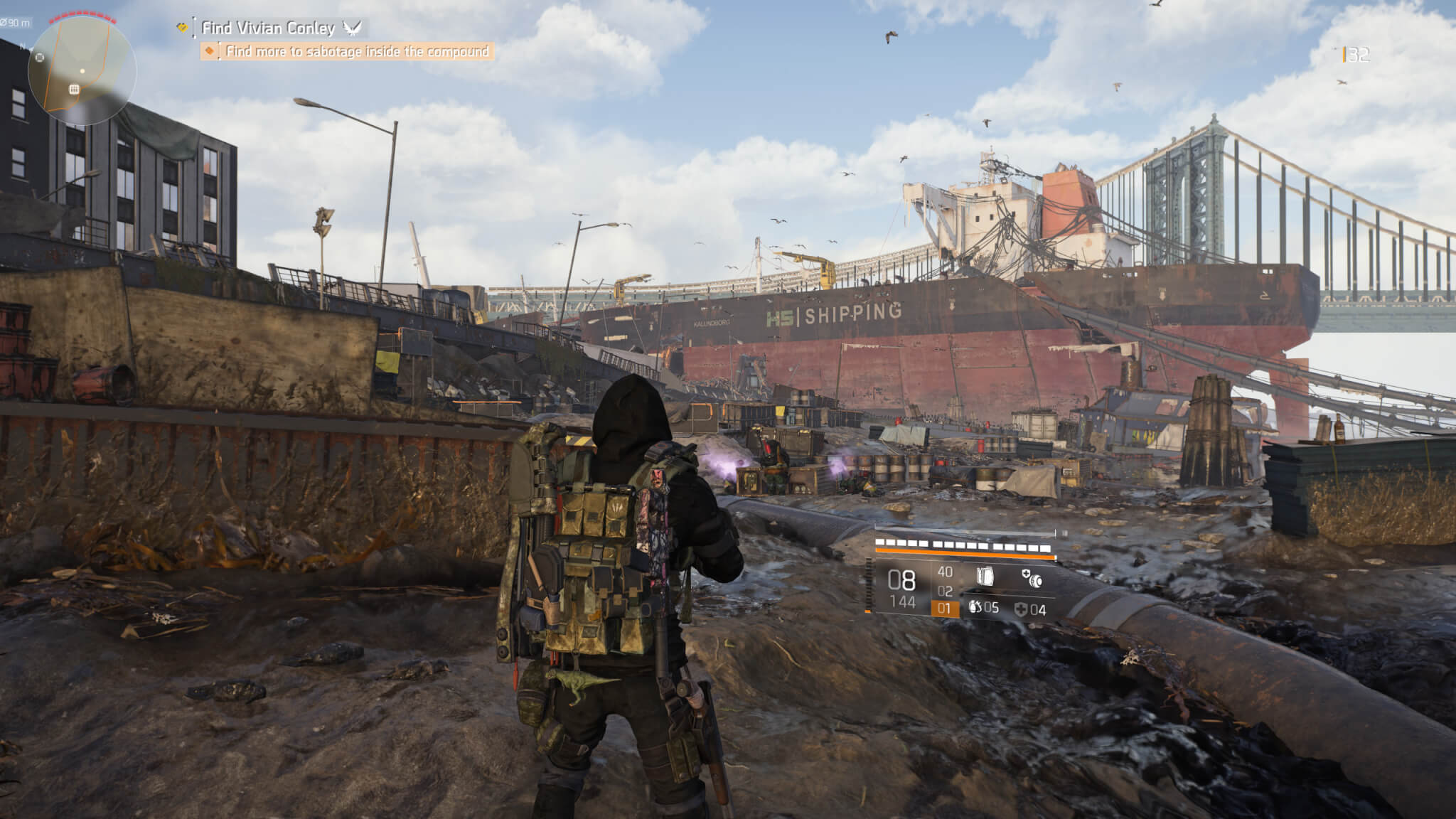Select the grenade icon
The width and height of the screenshot is (1456, 819).
975,608
